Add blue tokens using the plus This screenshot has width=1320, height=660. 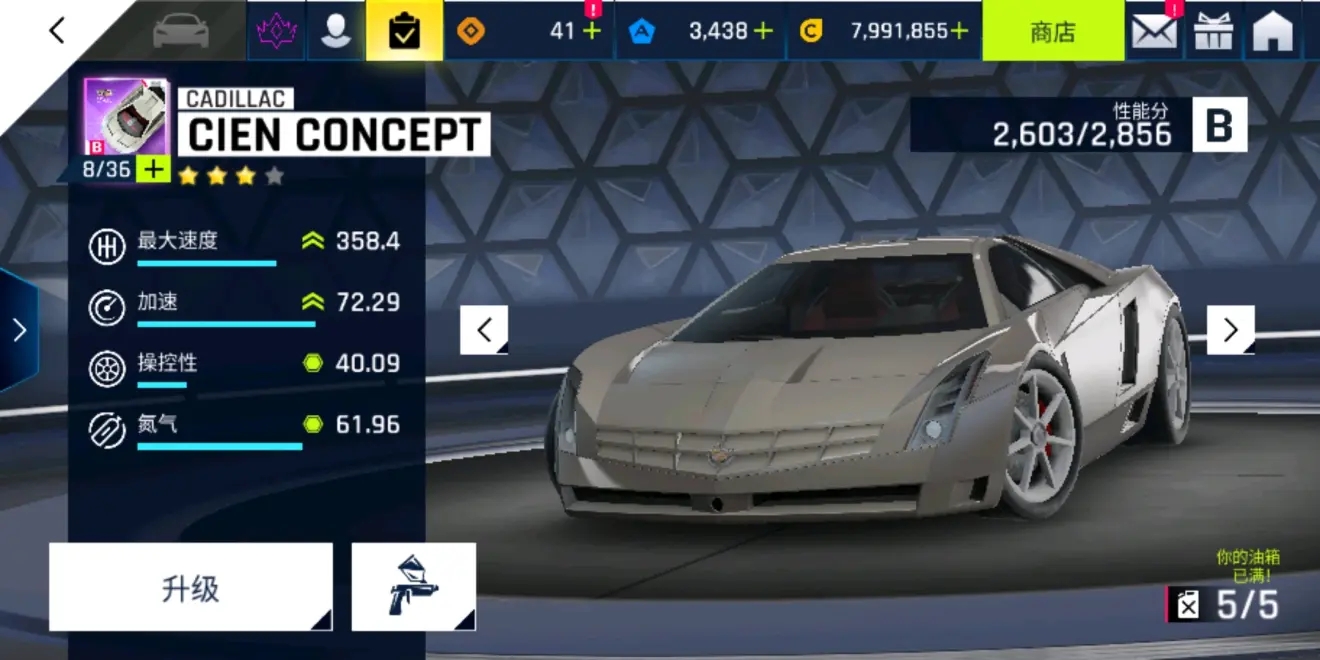[763, 31]
